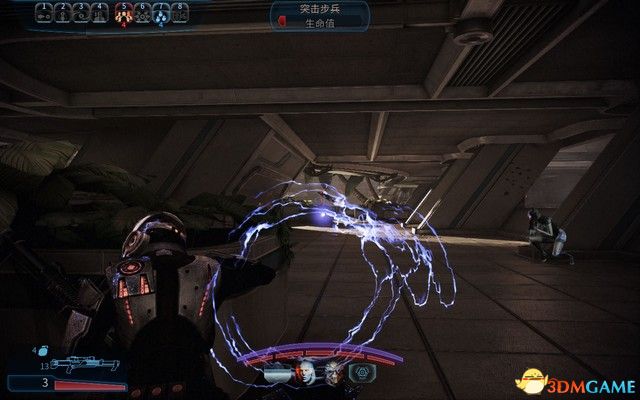Screen dimensions: 640x400
Task: Click the helmet icon left of squad portraits
Action: click(273, 372)
